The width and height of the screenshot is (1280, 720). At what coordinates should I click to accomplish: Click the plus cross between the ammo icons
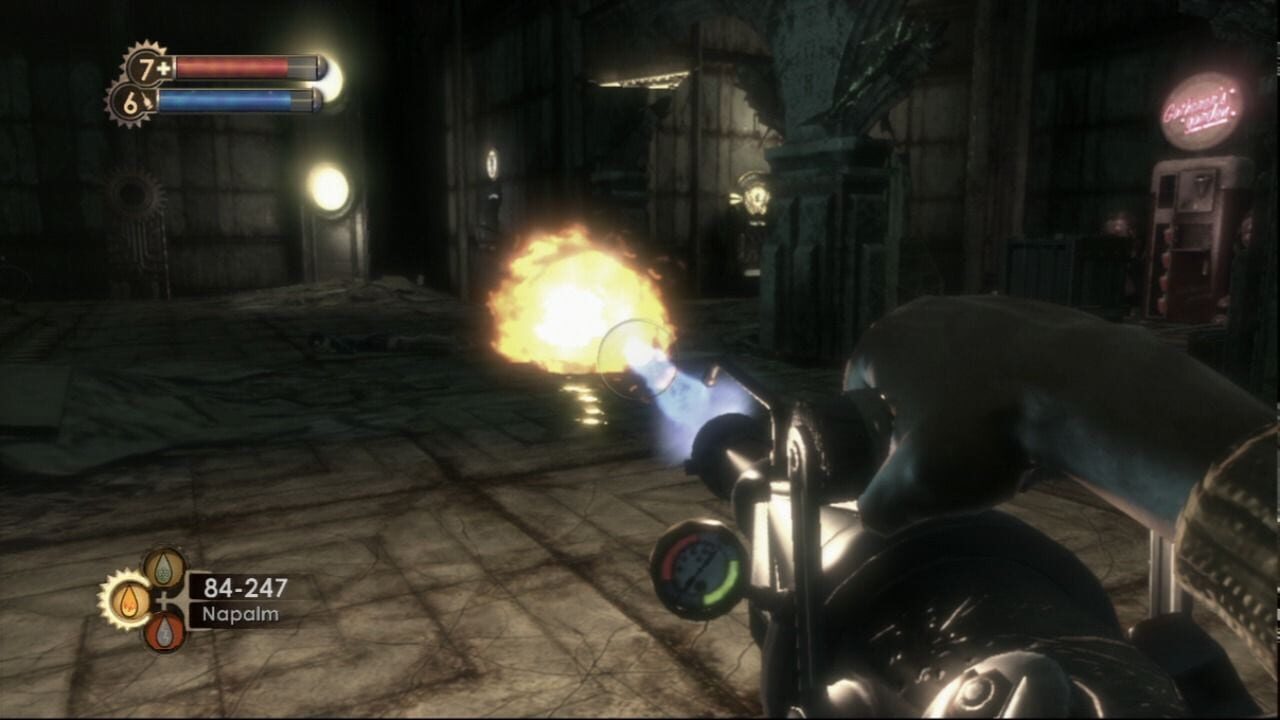pyautogui.click(x=164, y=600)
